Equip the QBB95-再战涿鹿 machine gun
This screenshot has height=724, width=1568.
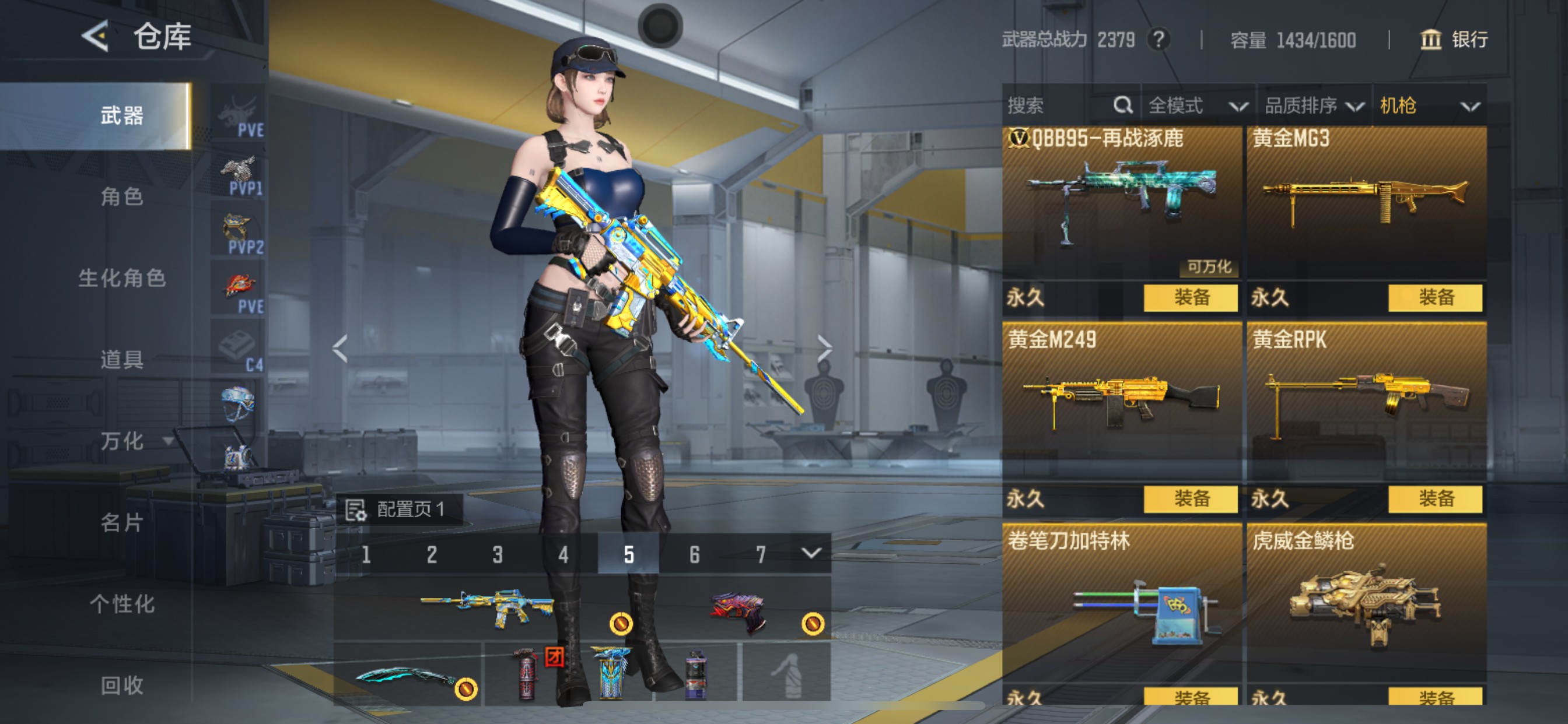[1190, 297]
